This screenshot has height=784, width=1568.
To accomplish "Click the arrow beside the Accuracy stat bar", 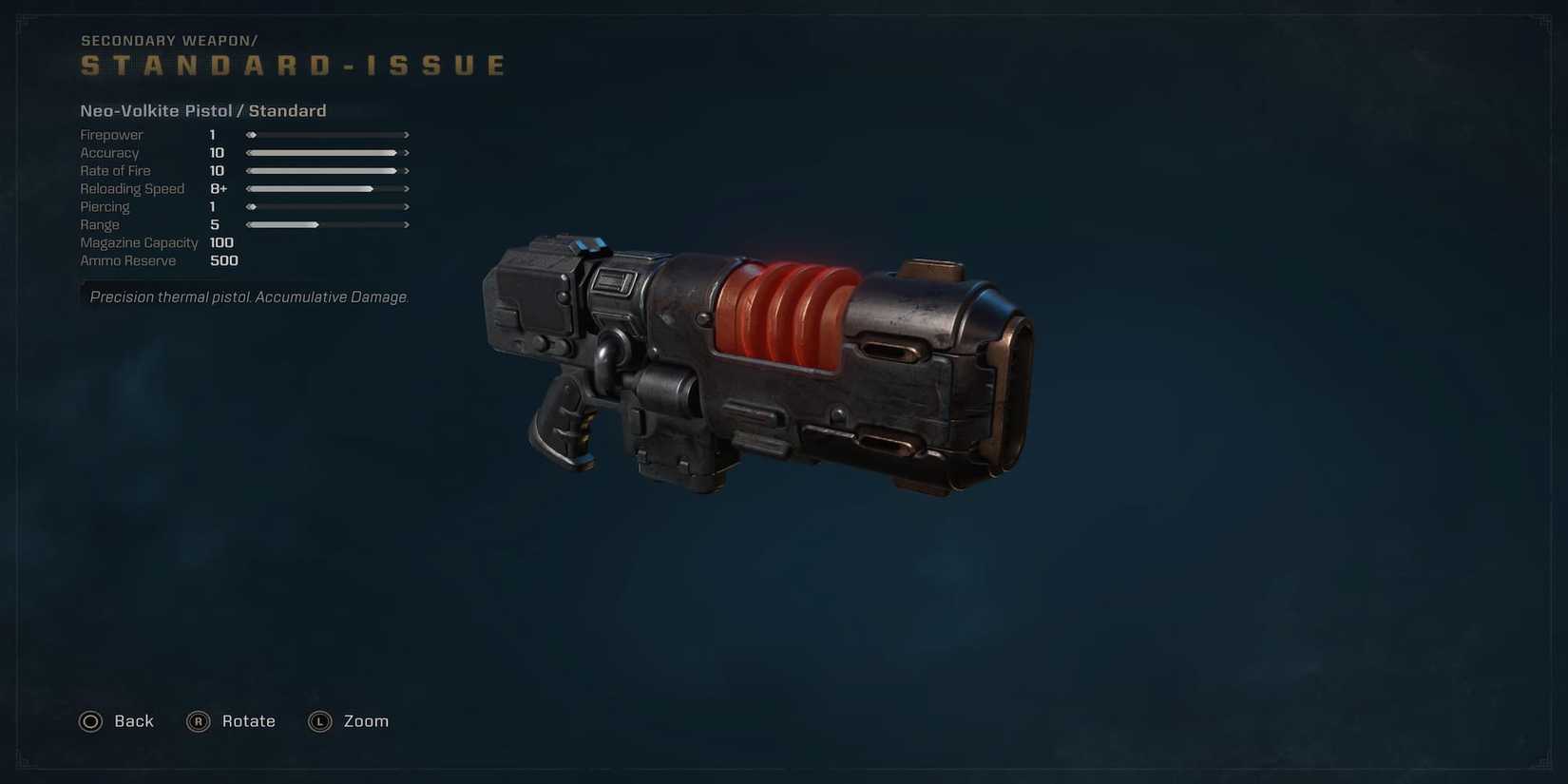I will (x=407, y=152).
